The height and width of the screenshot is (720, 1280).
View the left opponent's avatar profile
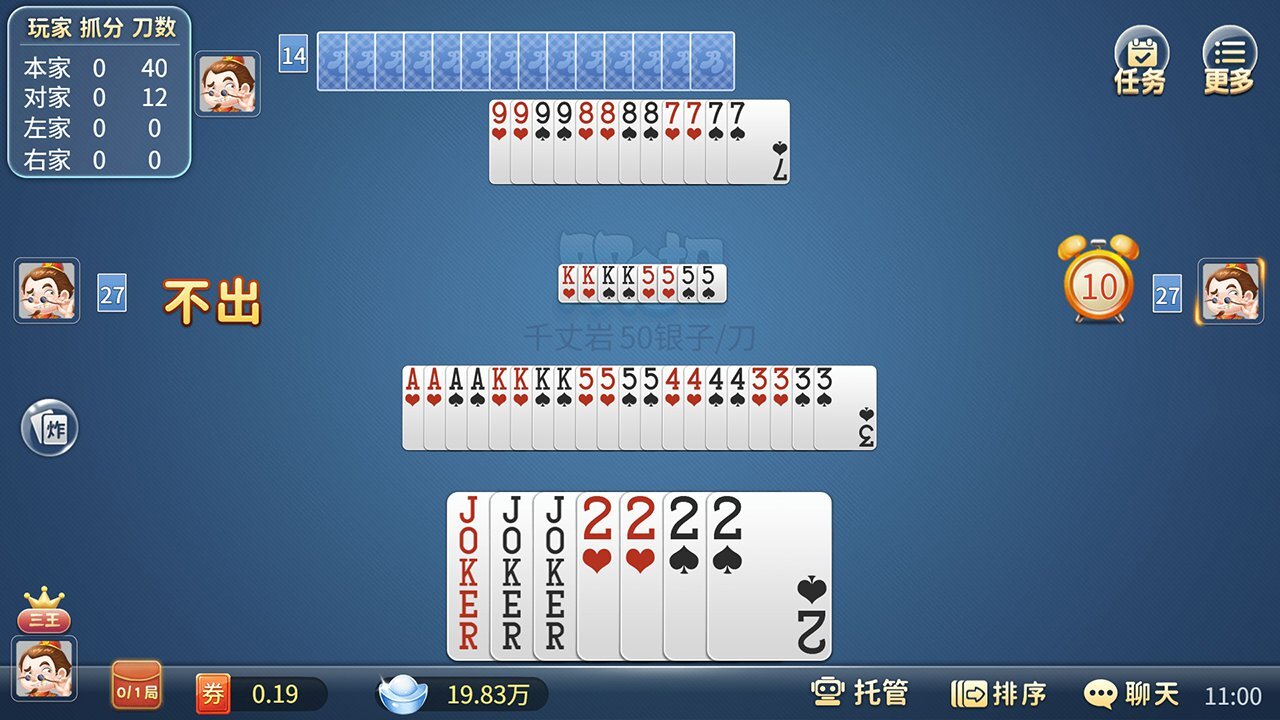46,291
